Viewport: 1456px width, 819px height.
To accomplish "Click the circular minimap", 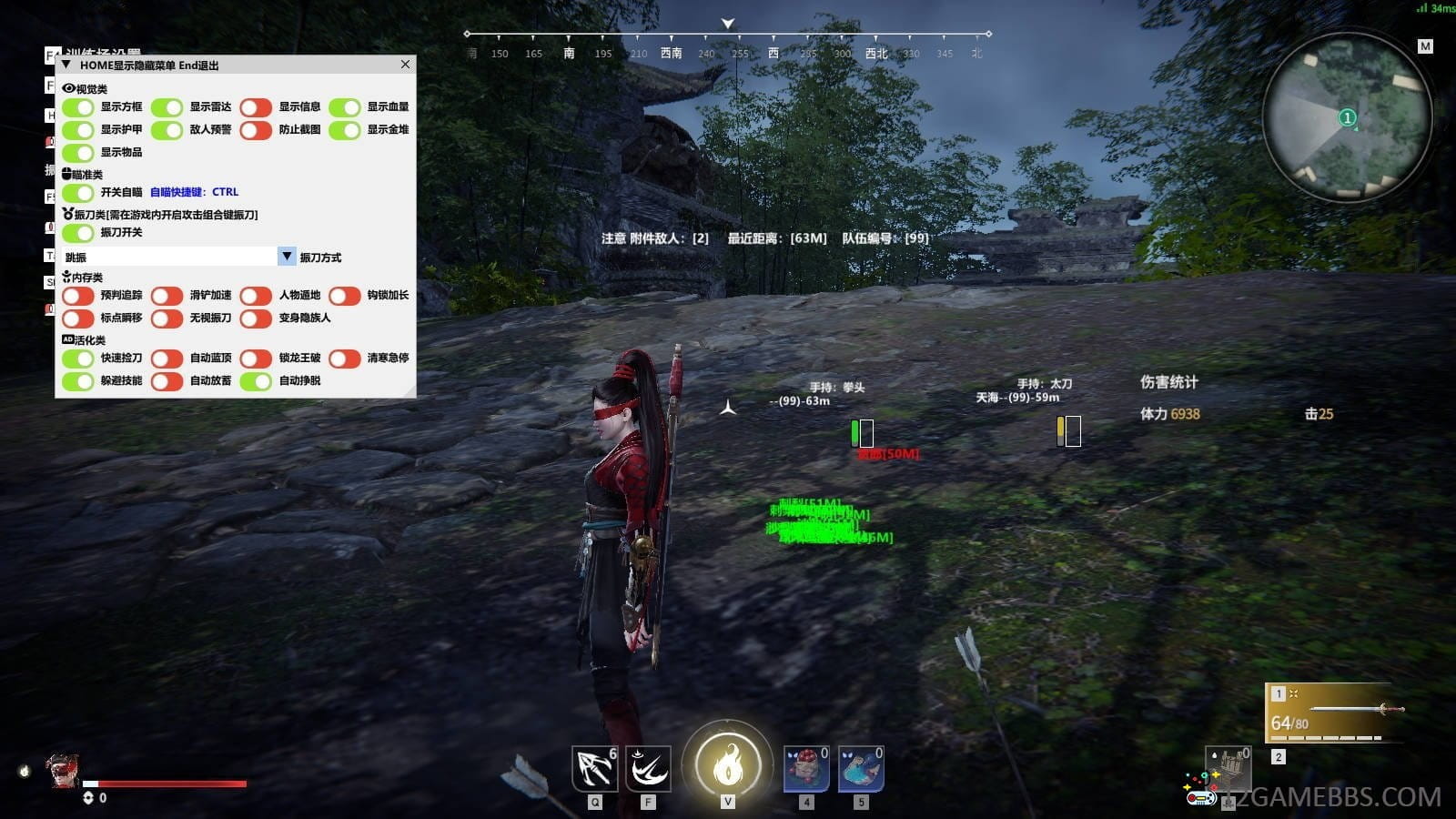I will (x=1347, y=116).
